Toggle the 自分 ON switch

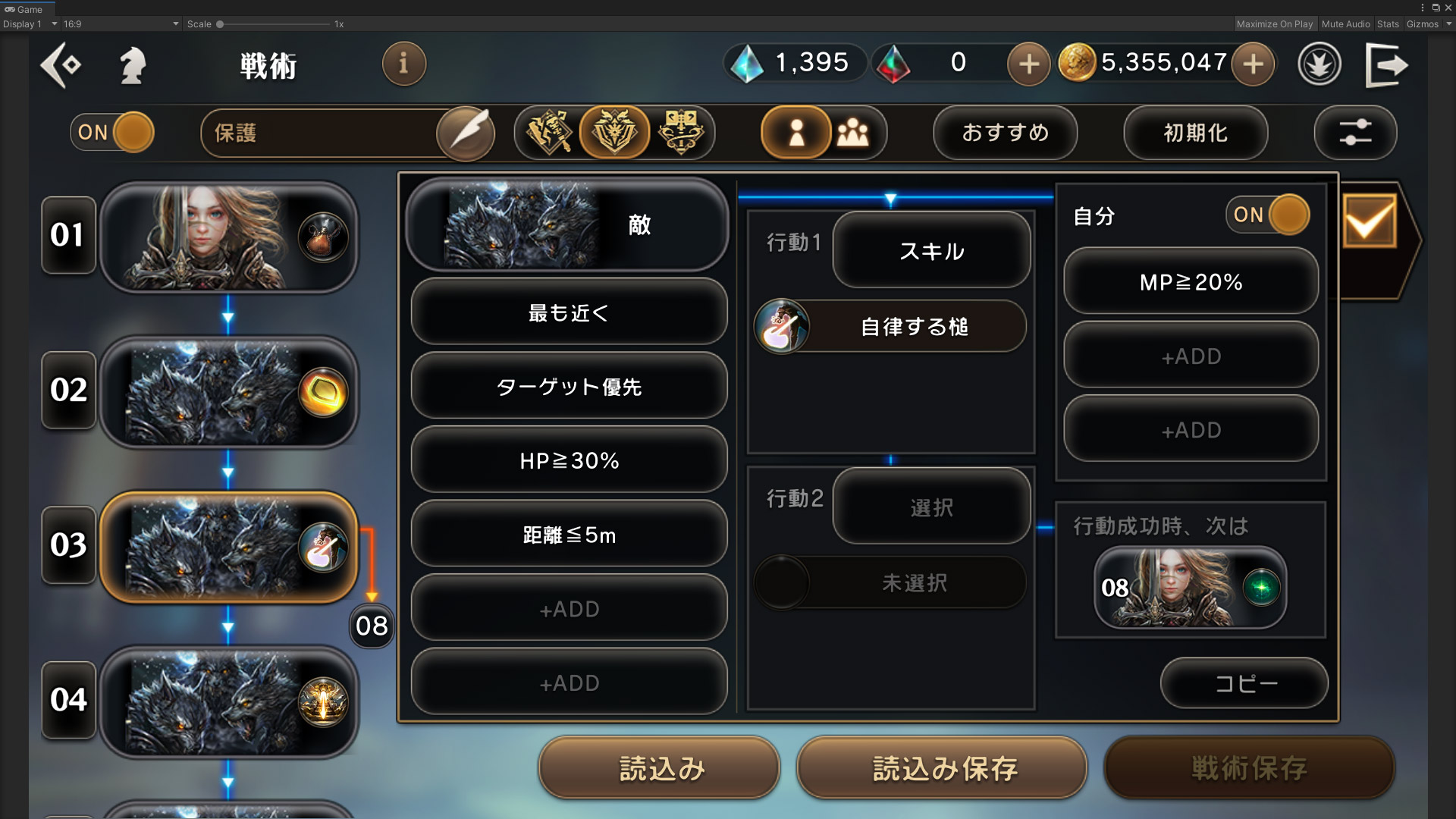pyautogui.click(x=1267, y=215)
